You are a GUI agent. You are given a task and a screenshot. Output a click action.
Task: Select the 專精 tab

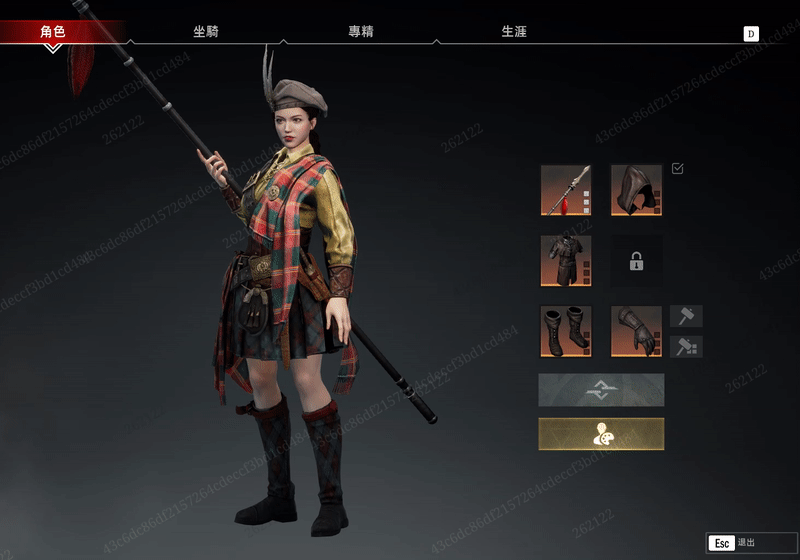click(360, 32)
